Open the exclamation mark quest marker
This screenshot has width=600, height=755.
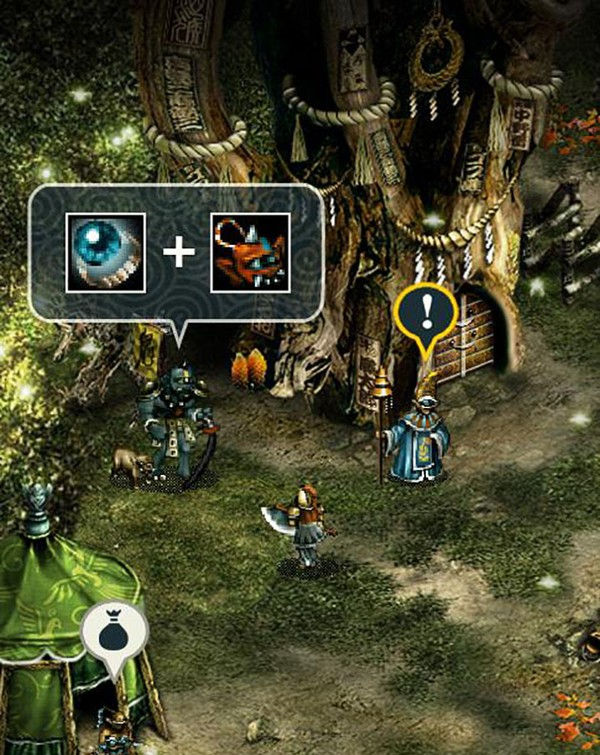pos(427,316)
